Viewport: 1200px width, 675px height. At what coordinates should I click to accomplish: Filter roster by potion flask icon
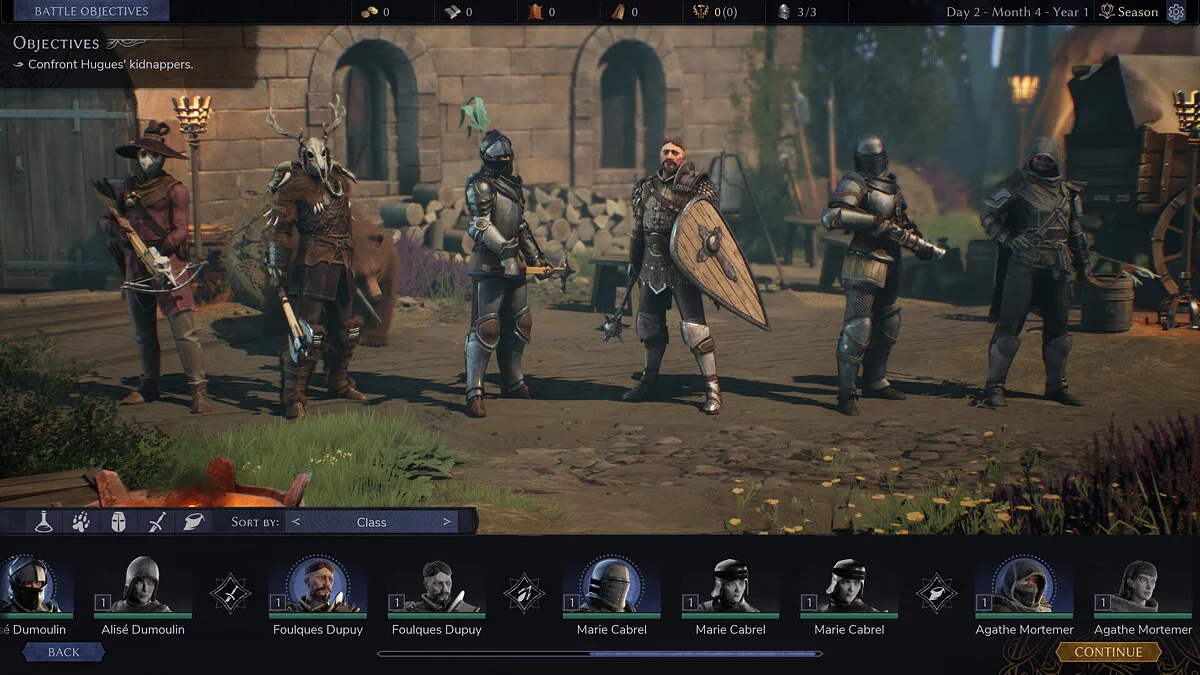[x=43, y=521]
